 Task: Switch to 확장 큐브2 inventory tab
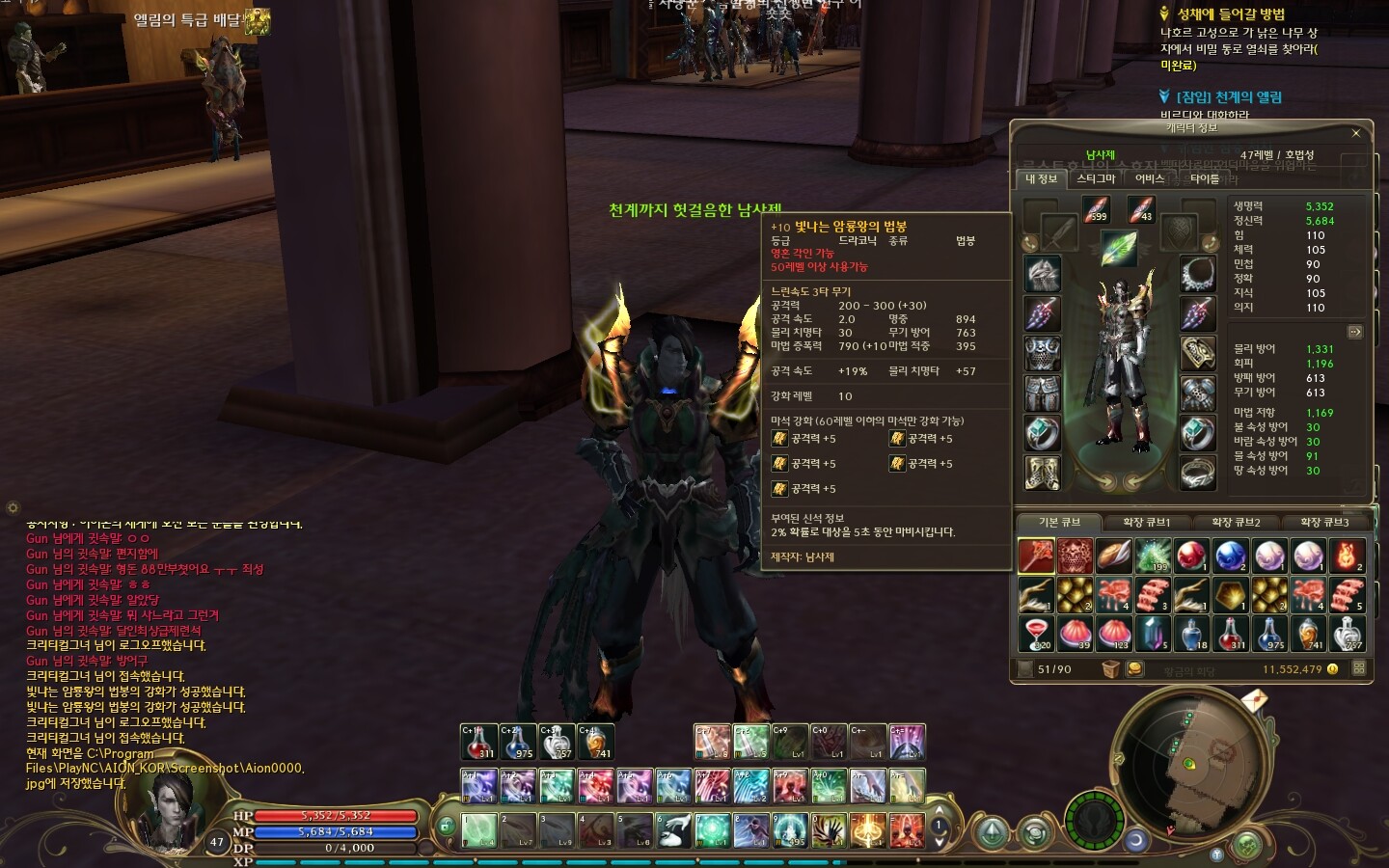[1236, 523]
